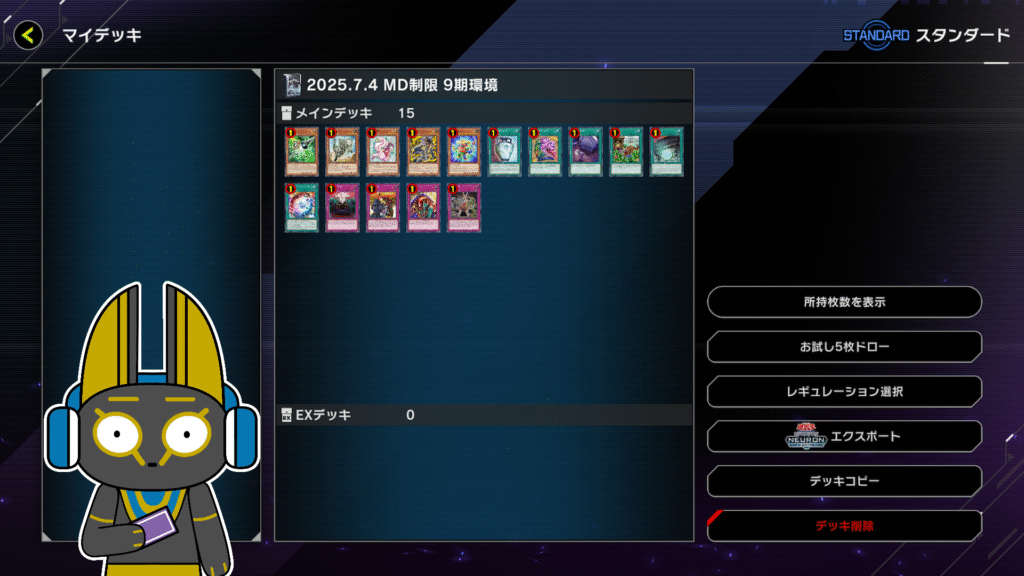The image size is (1024, 576).
Task: Open the monster card with grey-white creature art
Action: [342, 152]
